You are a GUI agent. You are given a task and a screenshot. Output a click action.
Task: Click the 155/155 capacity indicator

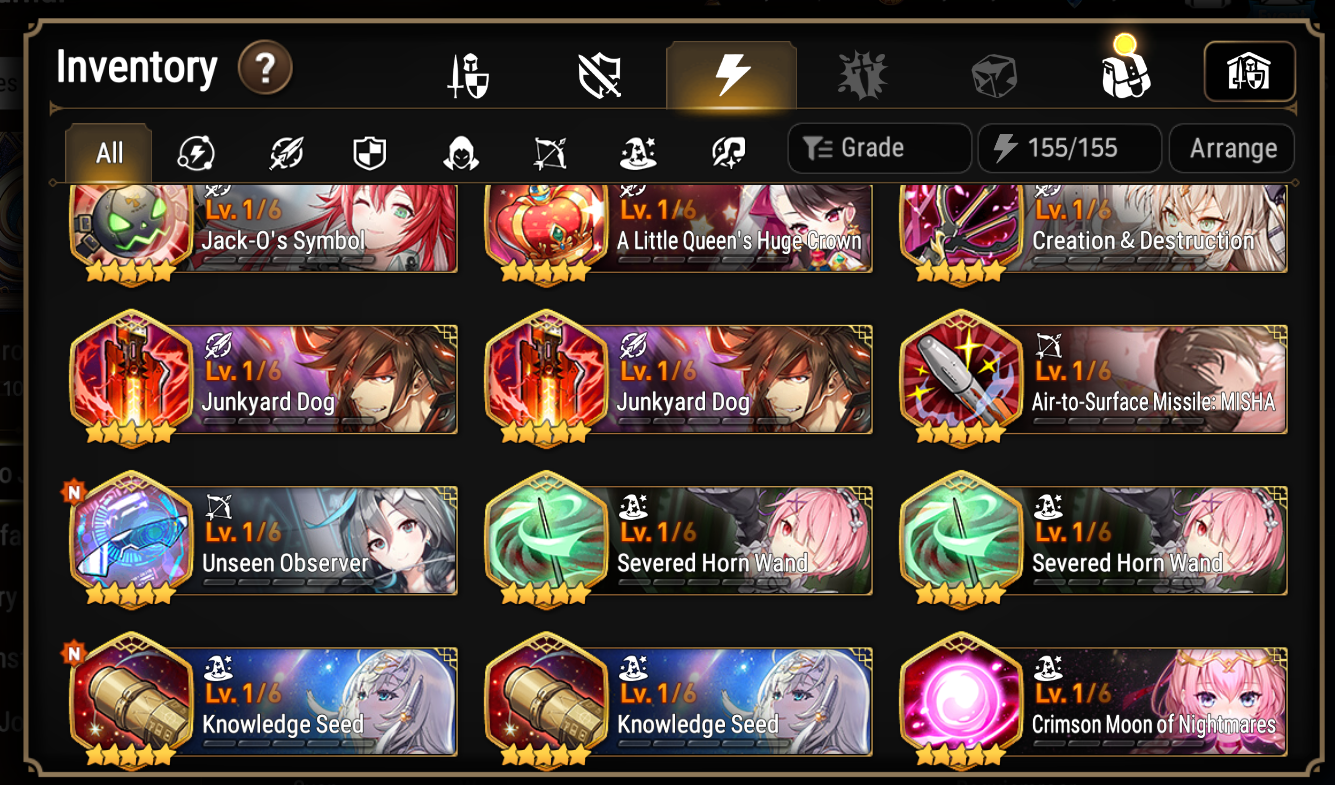tap(1070, 148)
